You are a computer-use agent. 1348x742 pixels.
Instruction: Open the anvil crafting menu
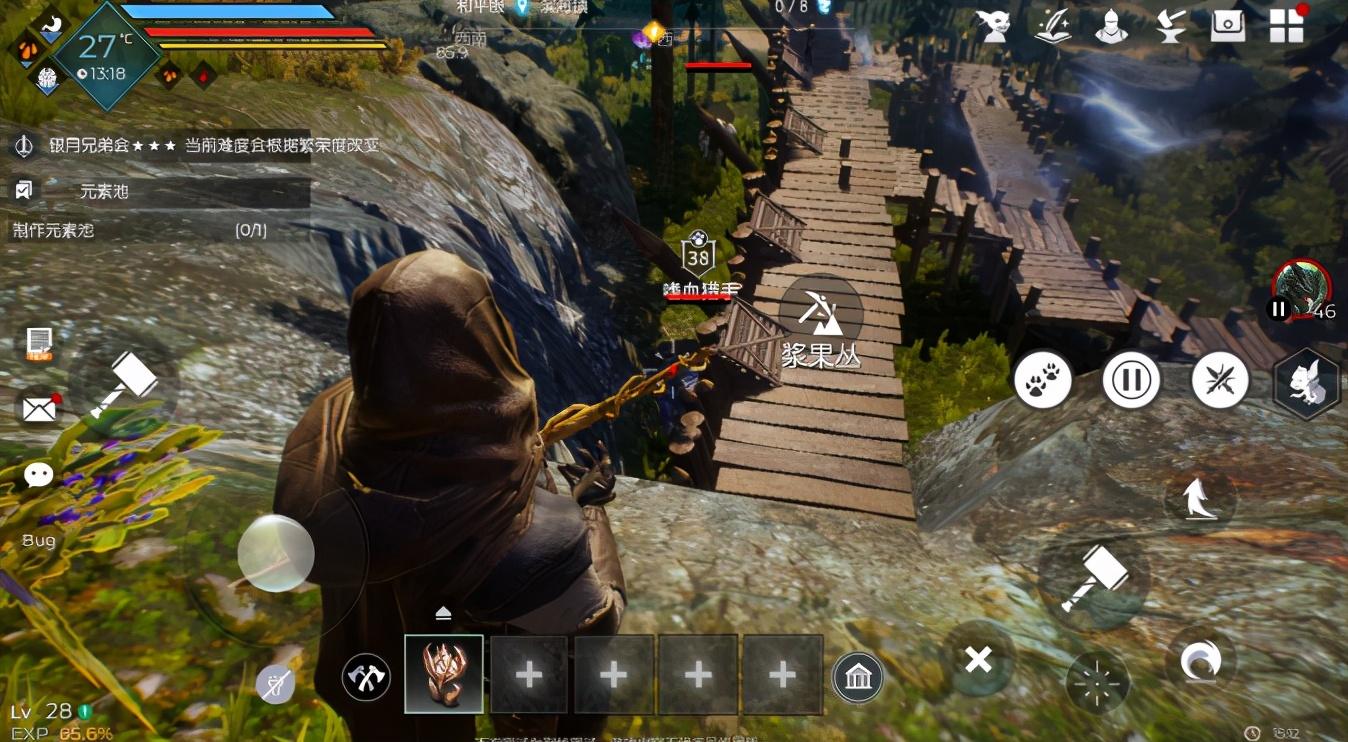point(1169,27)
